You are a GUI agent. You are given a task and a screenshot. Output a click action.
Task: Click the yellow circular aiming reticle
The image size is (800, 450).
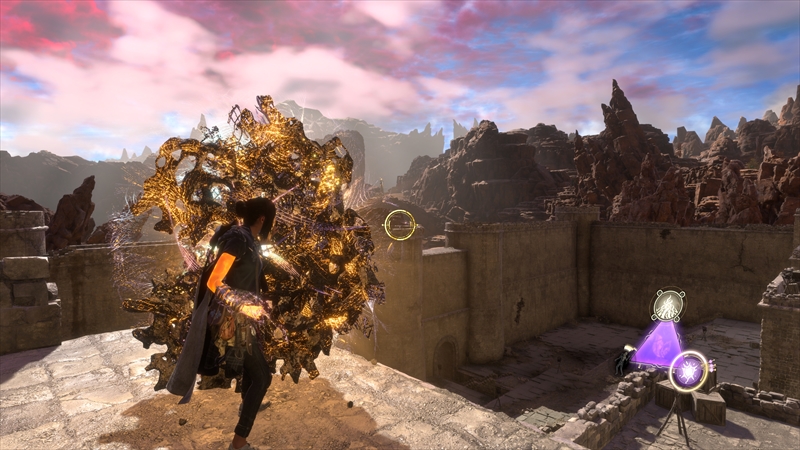pyautogui.click(x=400, y=225)
